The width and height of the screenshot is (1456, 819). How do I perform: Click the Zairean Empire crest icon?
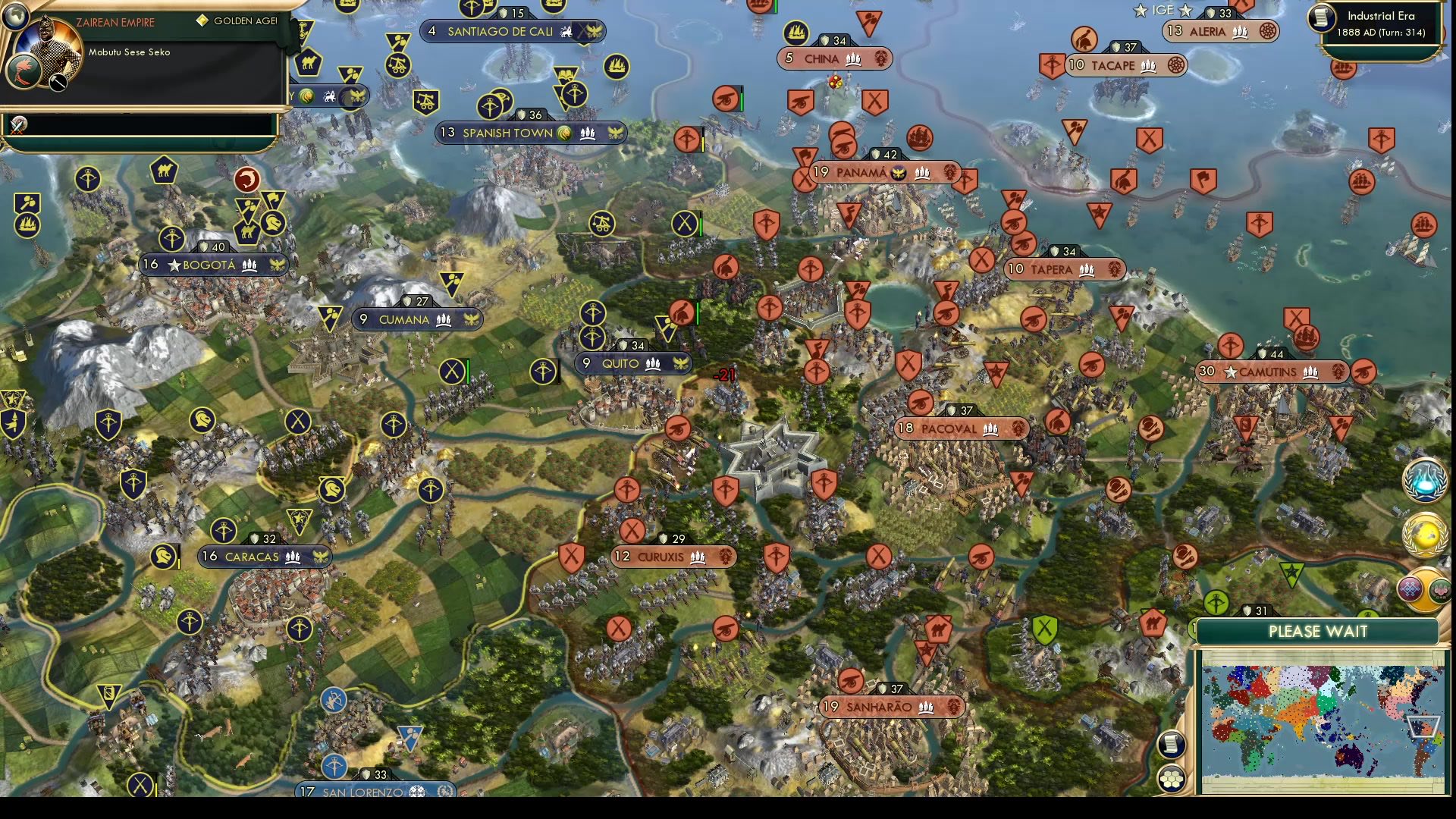[24, 73]
